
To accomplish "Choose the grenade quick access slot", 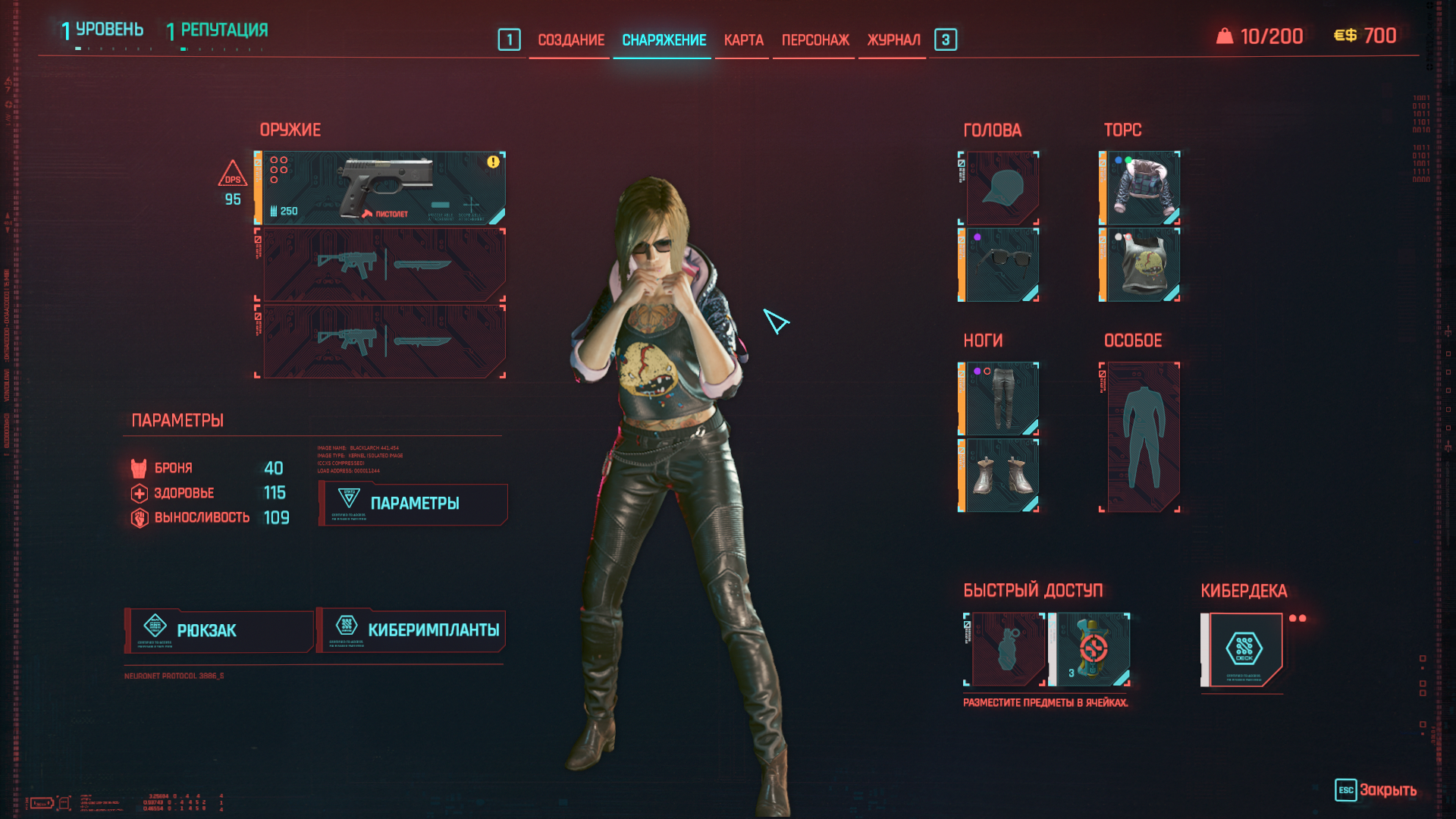I will click(1006, 649).
